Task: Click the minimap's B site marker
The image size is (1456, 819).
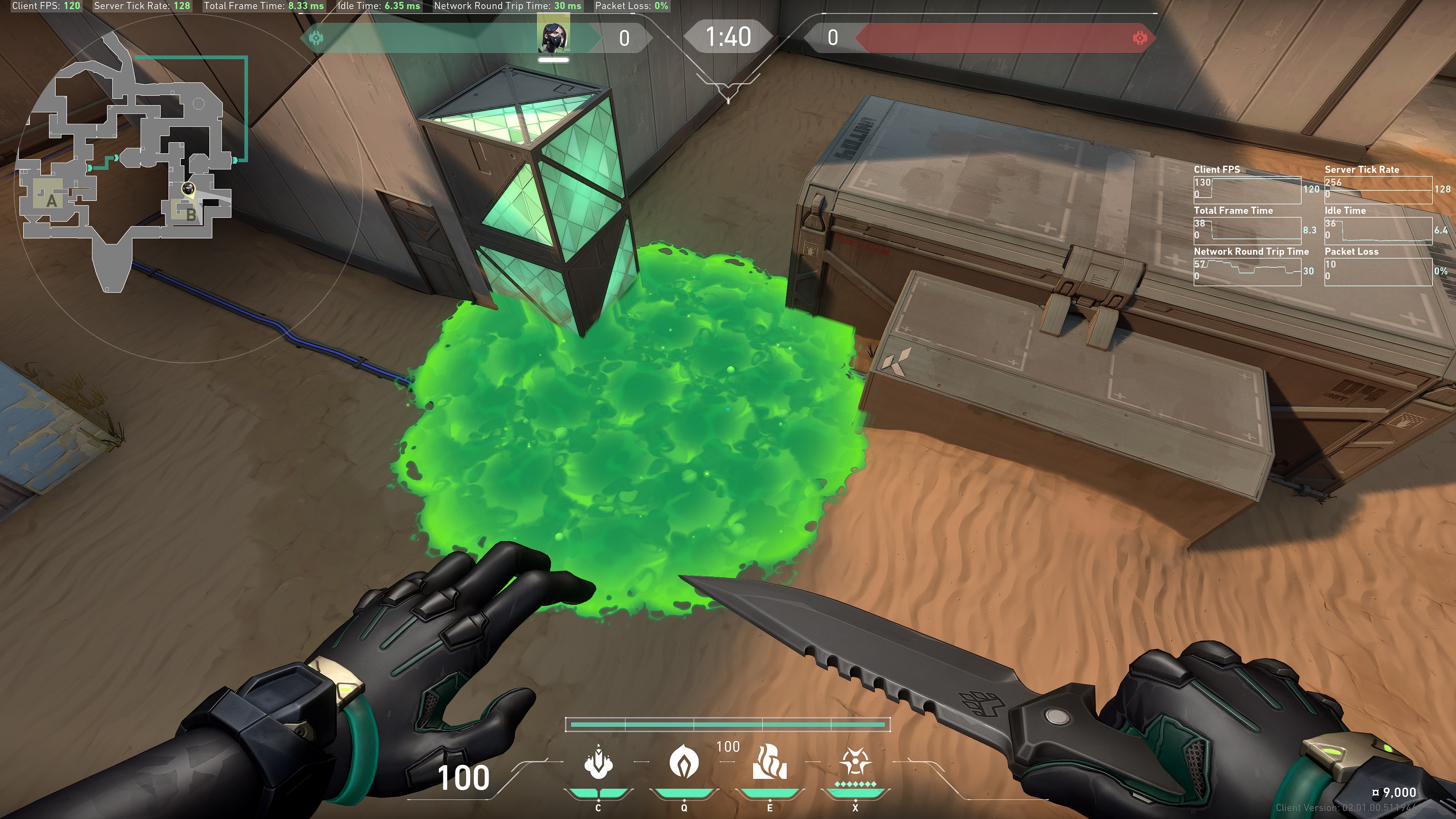Action: click(190, 214)
